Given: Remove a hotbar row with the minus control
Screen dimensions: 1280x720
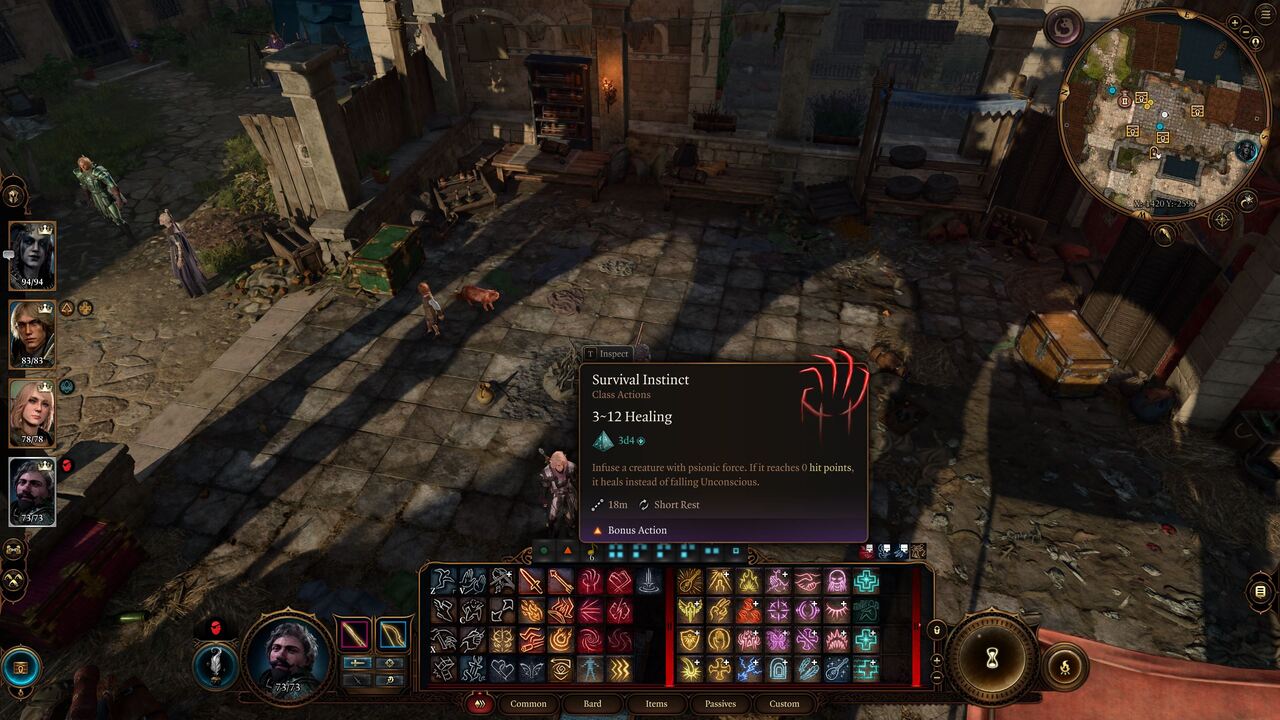Looking at the screenshot, I should tap(936, 678).
